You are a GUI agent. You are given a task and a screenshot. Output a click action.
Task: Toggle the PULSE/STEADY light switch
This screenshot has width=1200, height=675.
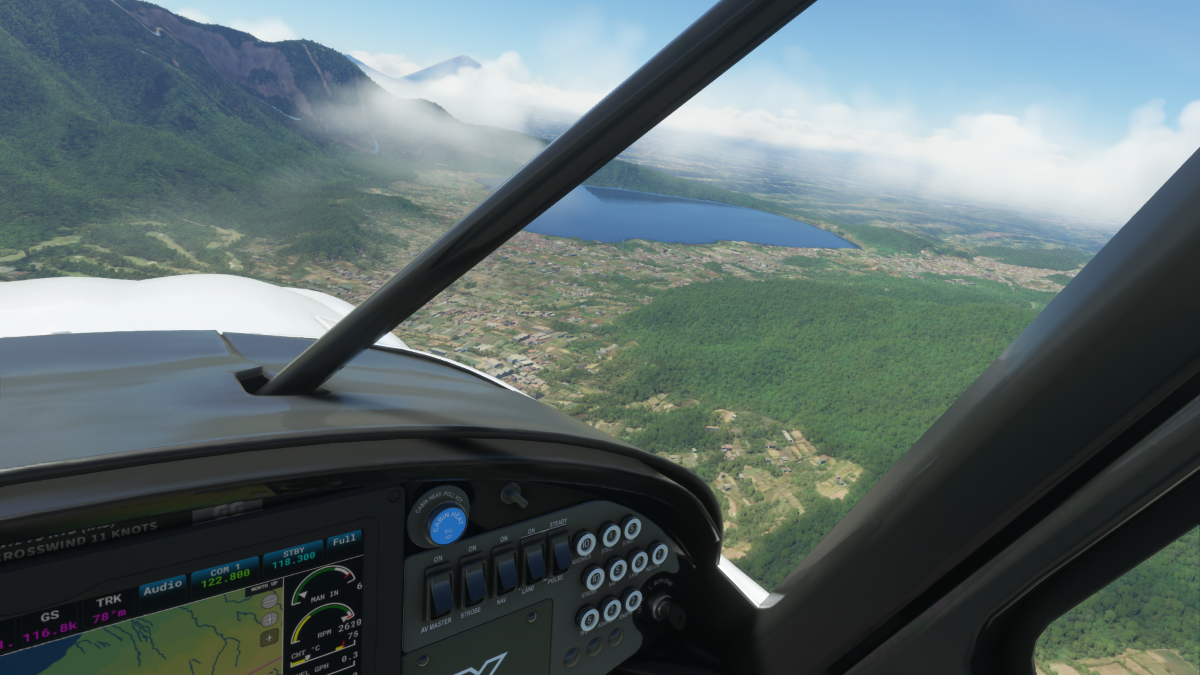[561, 552]
